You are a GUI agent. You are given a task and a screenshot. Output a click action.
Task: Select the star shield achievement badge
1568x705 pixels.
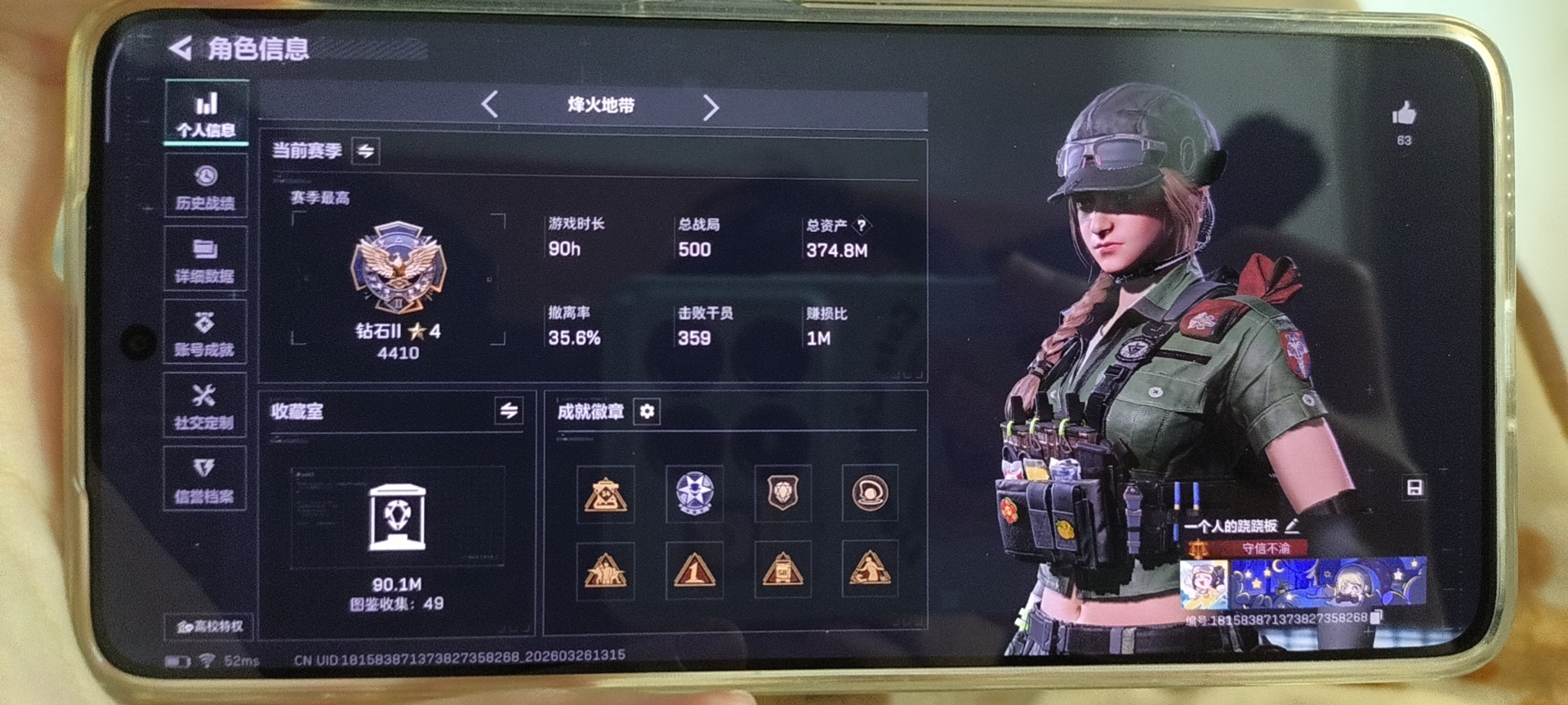point(694,493)
